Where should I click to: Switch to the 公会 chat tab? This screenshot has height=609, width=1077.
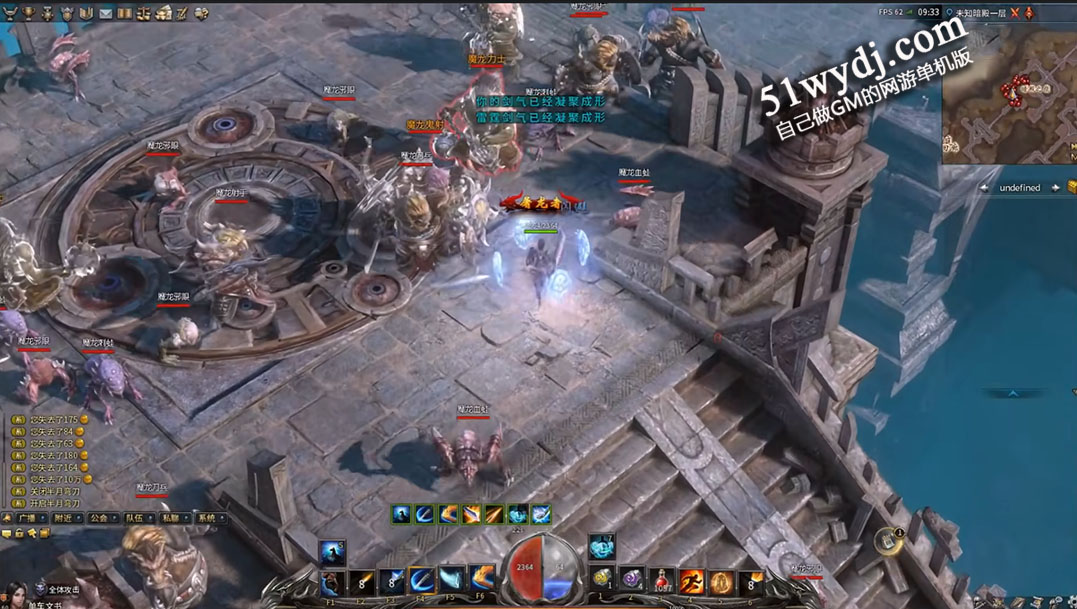coord(98,518)
